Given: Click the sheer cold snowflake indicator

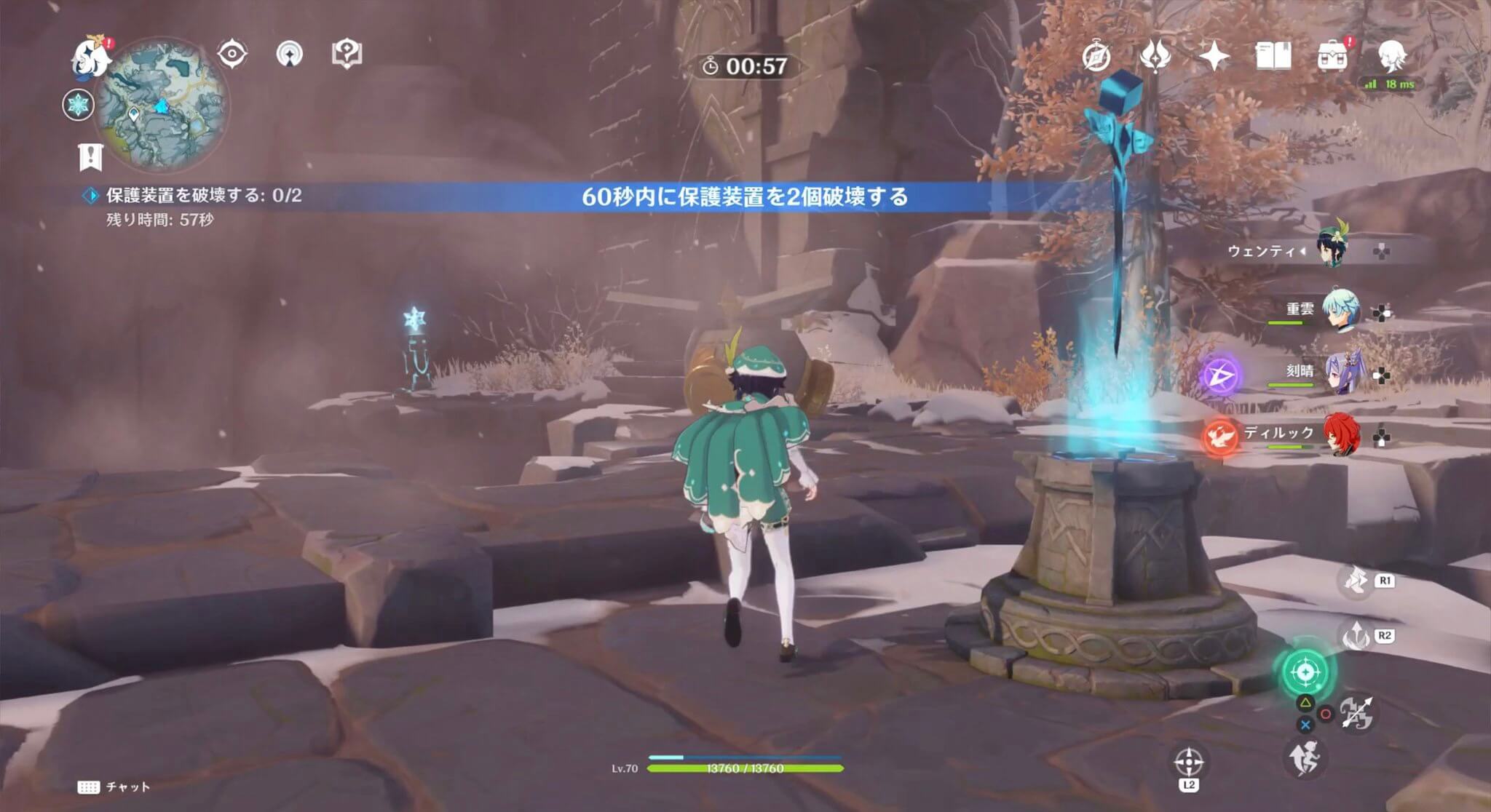Looking at the screenshot, I should click(77, 106).
